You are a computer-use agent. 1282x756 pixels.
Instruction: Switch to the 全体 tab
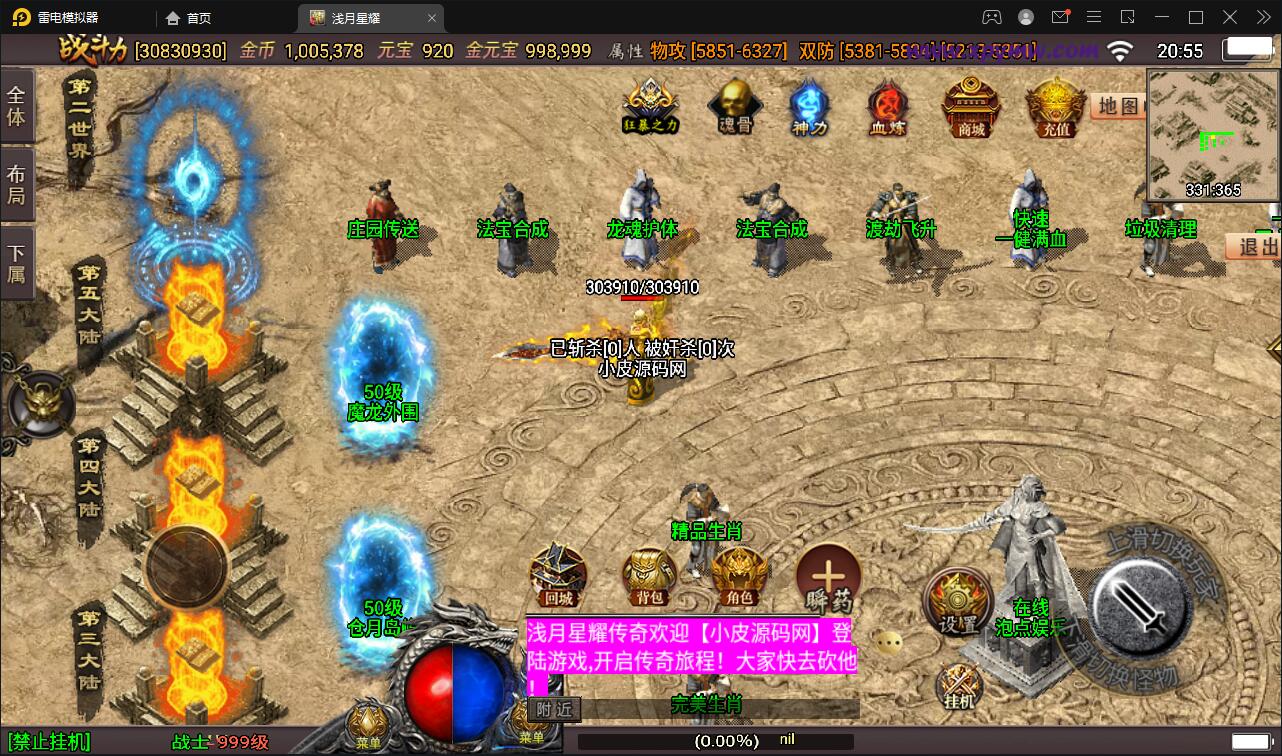(17, 106)
